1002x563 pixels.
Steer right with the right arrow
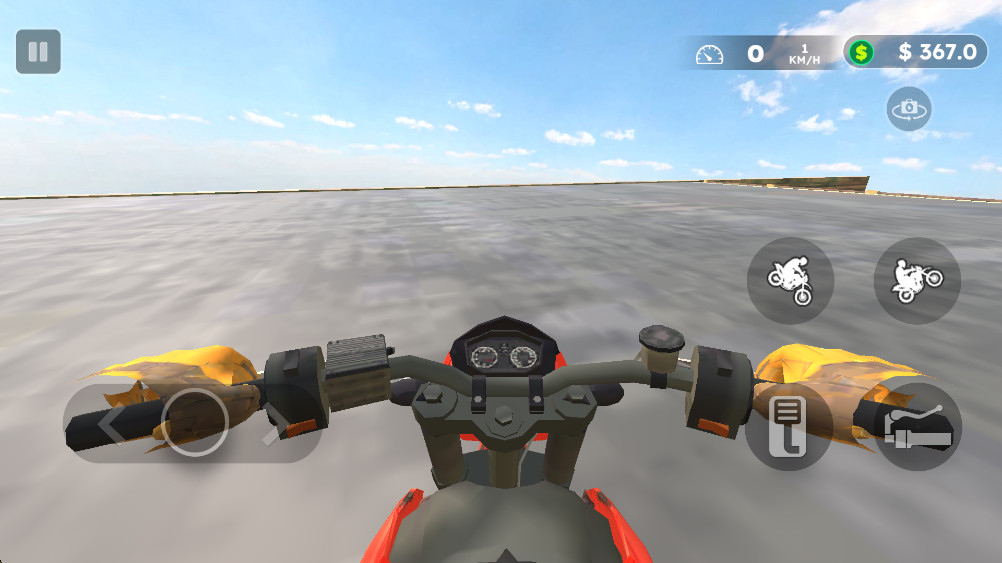tap(277, 424)
